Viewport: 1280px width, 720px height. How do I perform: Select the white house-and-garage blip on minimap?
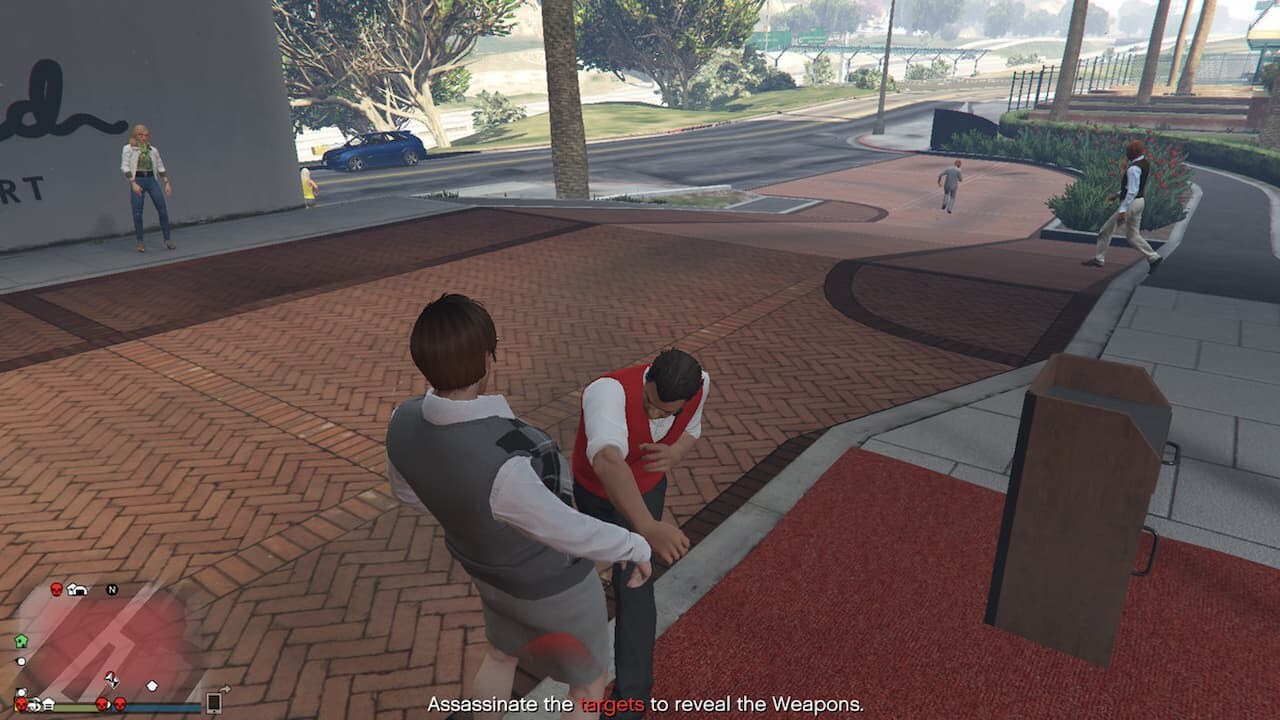click(77, 589)
